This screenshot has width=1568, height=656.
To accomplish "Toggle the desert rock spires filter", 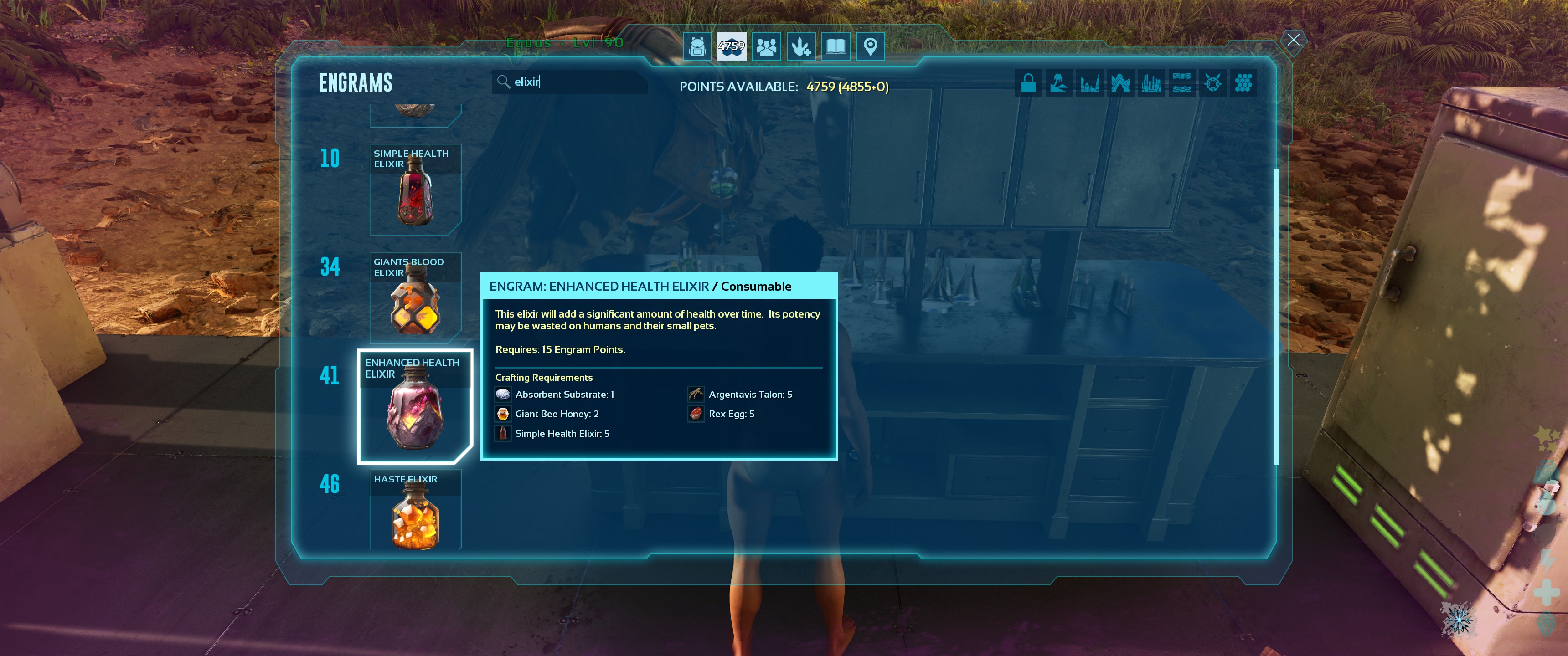I will point(1089,83).
